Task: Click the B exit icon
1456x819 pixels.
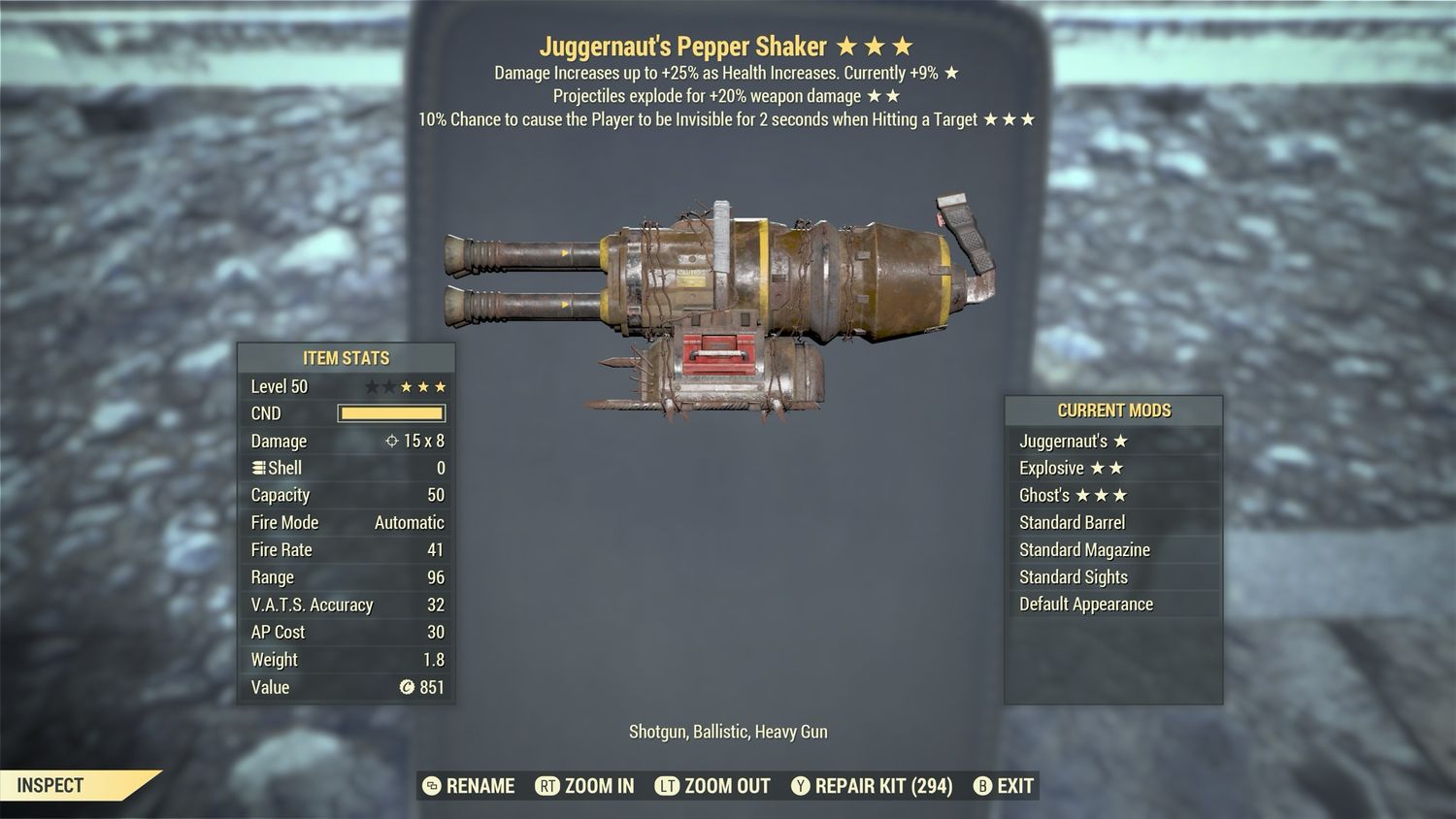Action: pos(983,786)
